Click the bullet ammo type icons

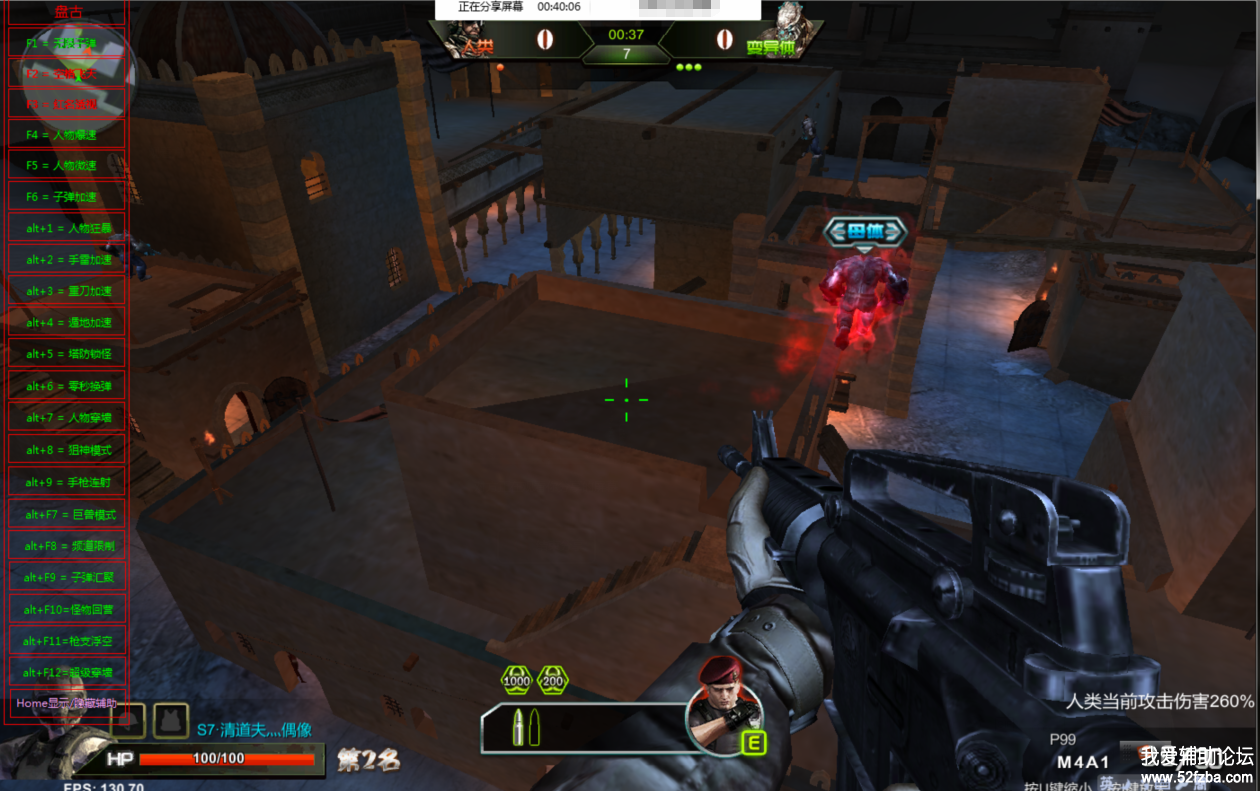point(526,727)
